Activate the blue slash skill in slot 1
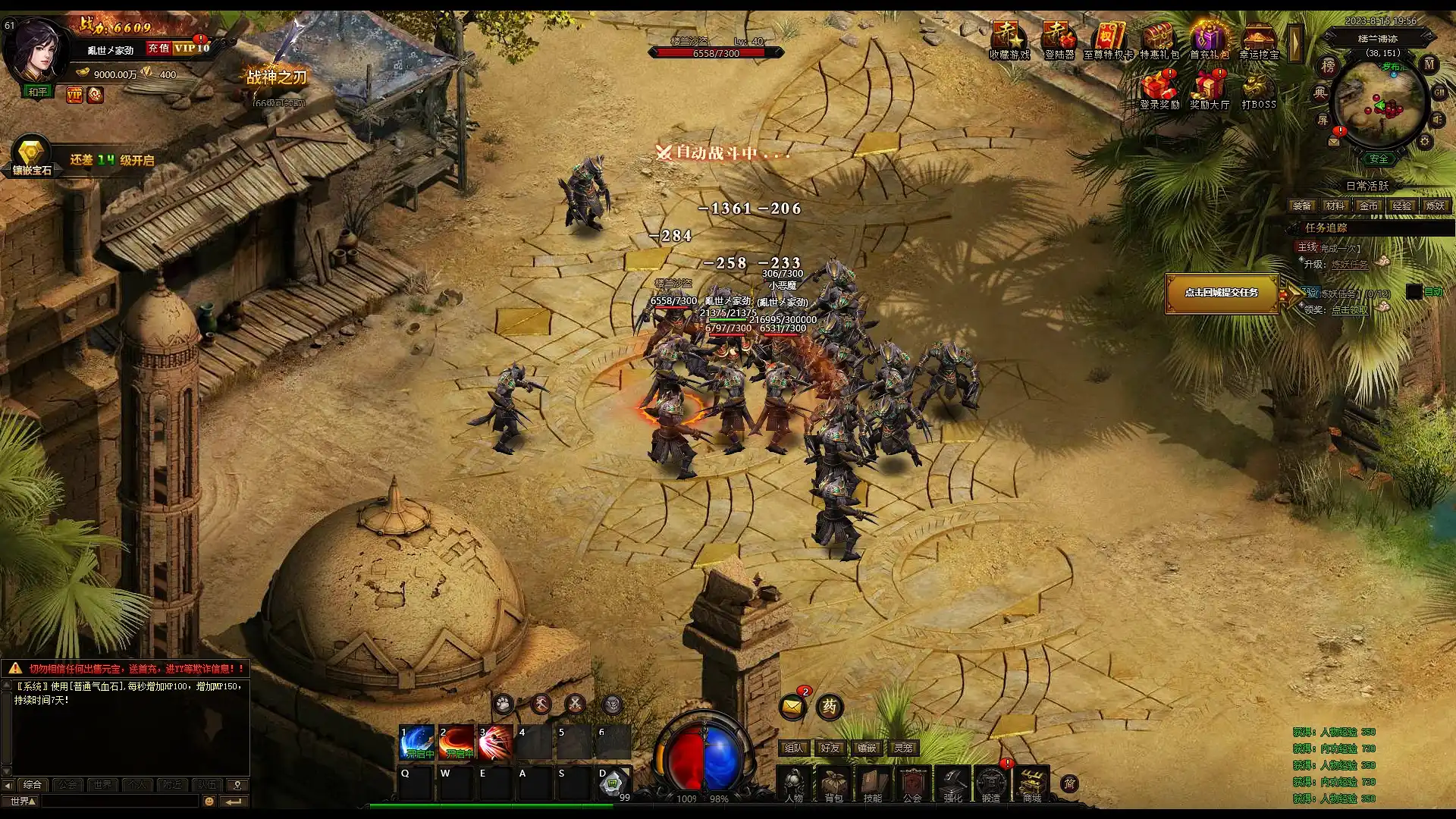The height and width of the screenshot is (819, 1456). coord(416,742)
